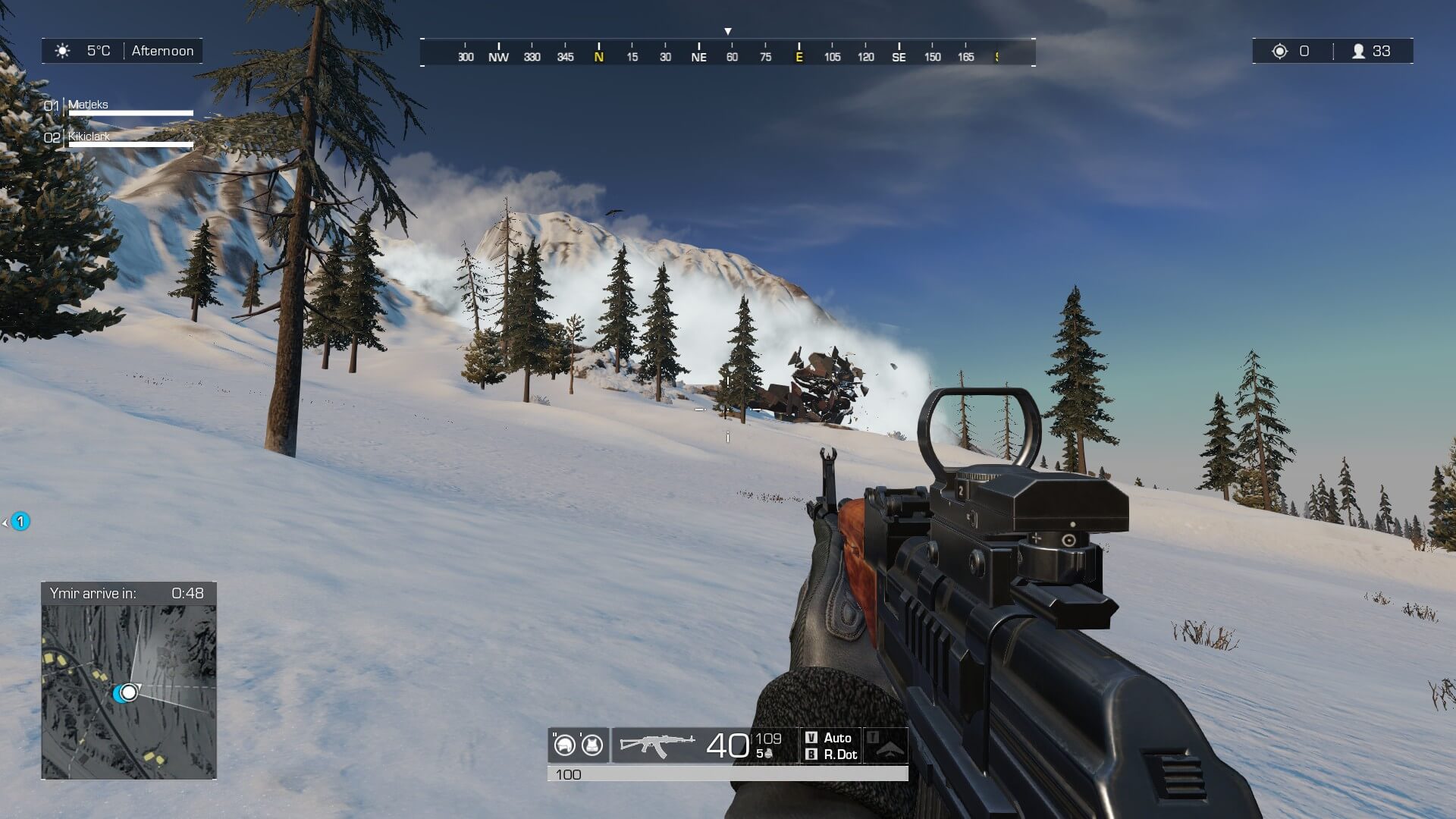Click the blue teammate marker numbered 1
Viewport: 1456px width, 819px height.
(20, 522)
